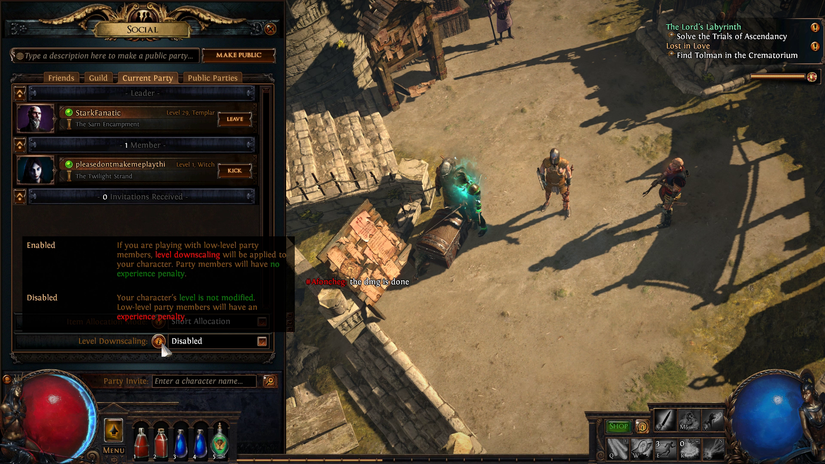The width and height of the screenshot is (825, 464).
Task: Switch to the Friends tab
Action: (61, 77)
